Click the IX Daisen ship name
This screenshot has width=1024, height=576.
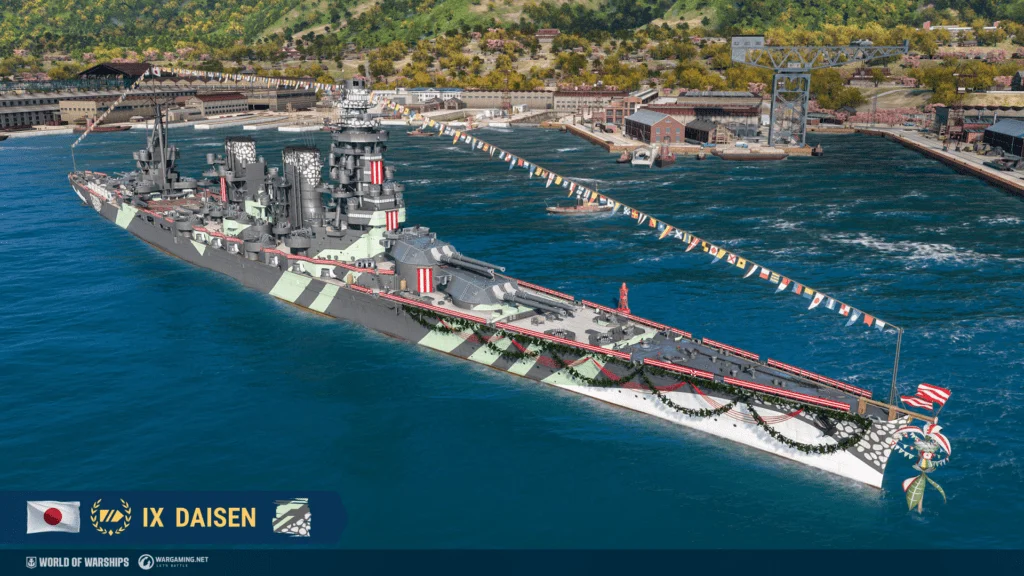pos(199,518)
